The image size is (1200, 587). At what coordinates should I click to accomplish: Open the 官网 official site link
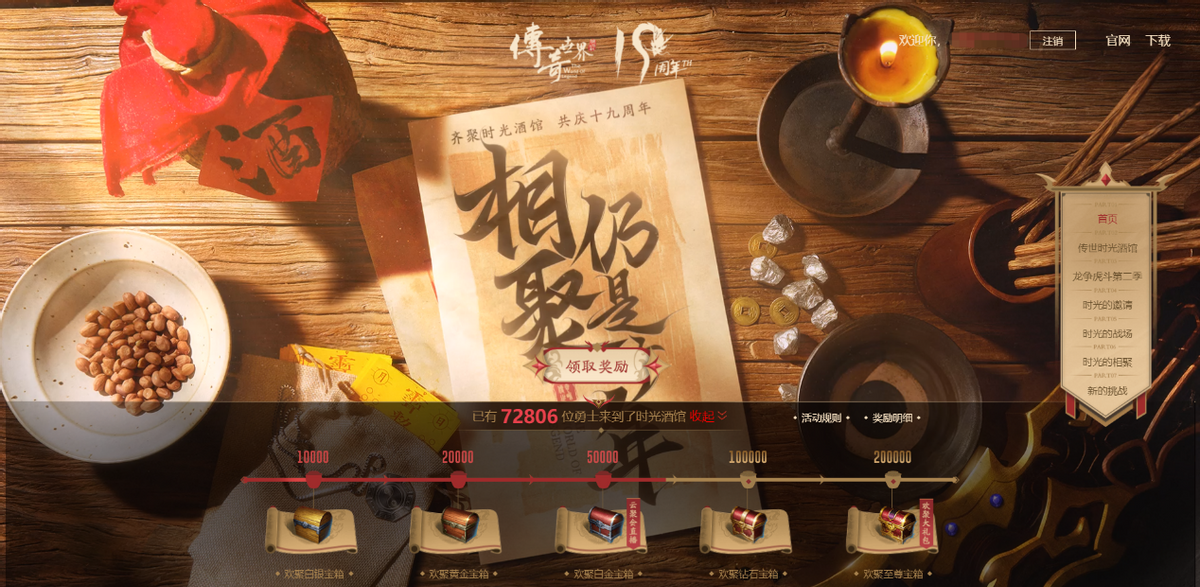click(1118, 41)
